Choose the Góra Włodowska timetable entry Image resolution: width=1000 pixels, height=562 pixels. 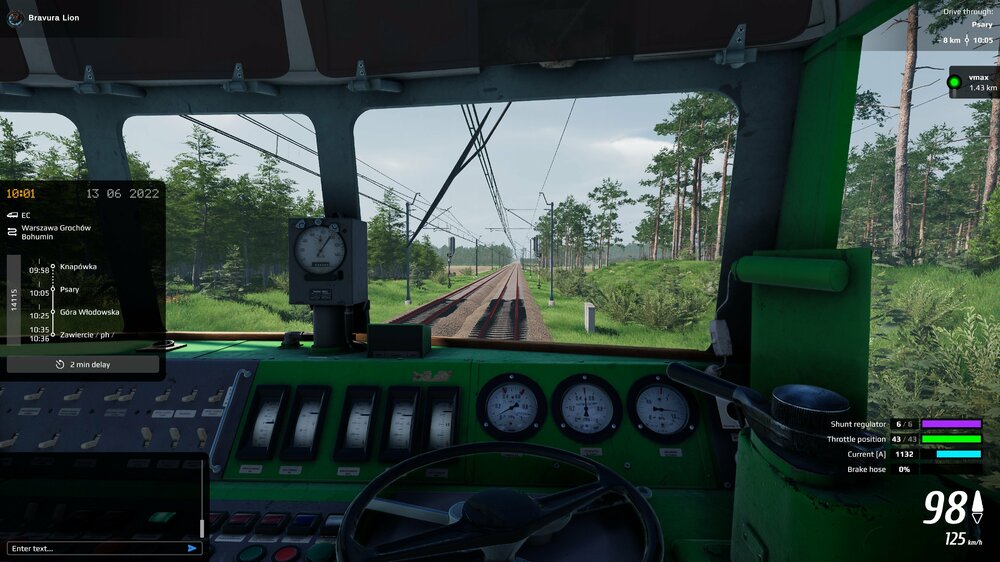point(89,312)
